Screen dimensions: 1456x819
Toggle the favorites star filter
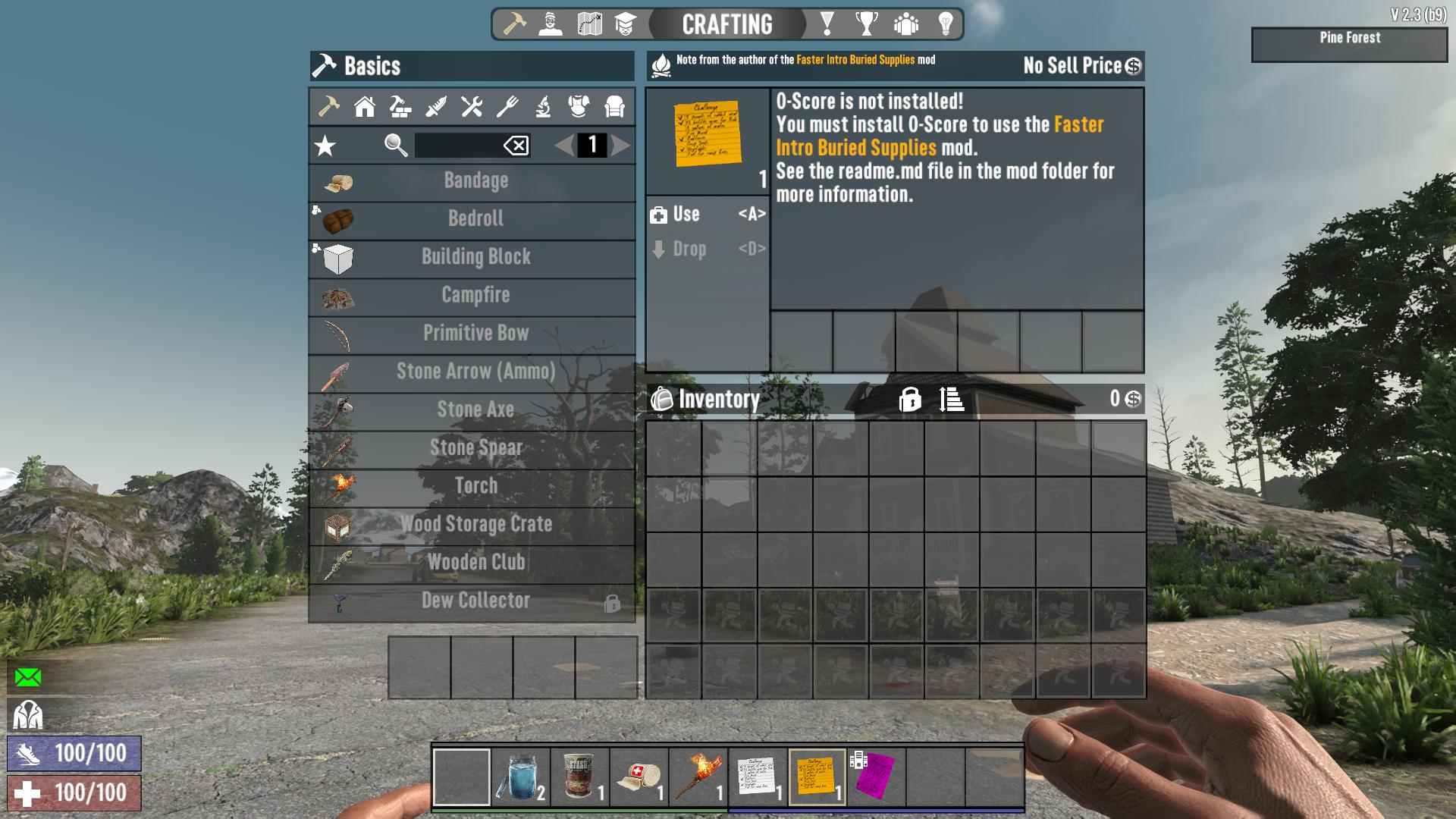click(x=325, y=146)
